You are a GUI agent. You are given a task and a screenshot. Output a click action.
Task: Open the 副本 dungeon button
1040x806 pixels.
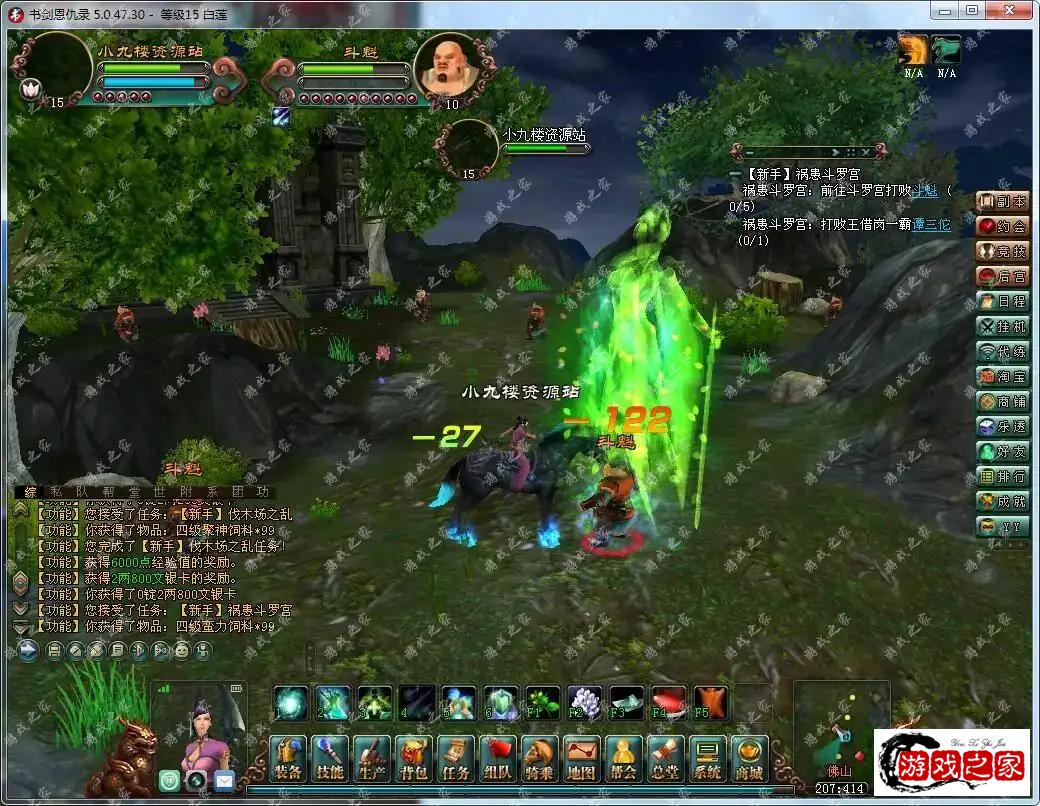click(1002, 201)
